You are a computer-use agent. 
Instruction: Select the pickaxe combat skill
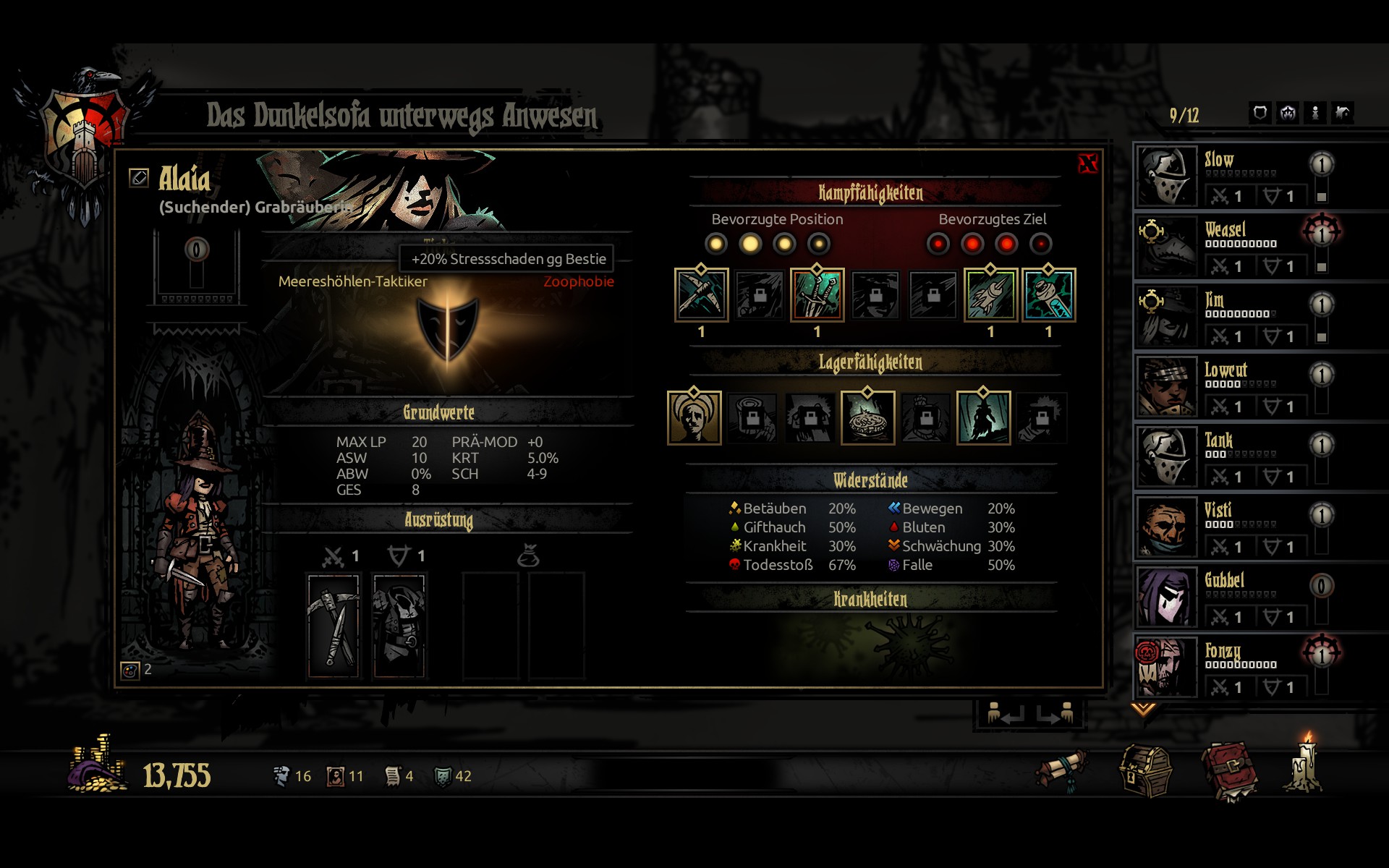click(701, 295)
